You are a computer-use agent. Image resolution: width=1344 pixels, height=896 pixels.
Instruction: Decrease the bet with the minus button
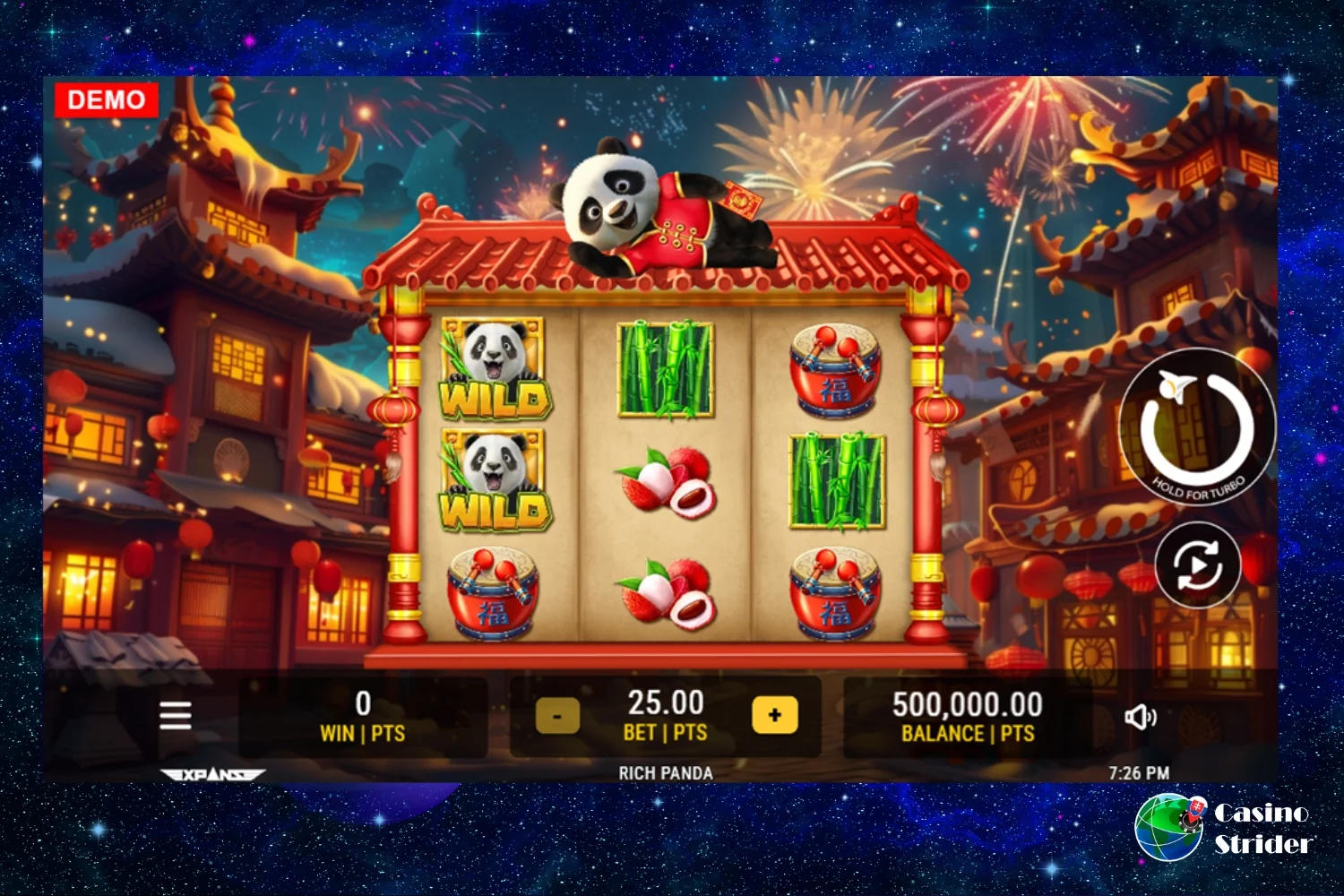click(x=557, y=716)
